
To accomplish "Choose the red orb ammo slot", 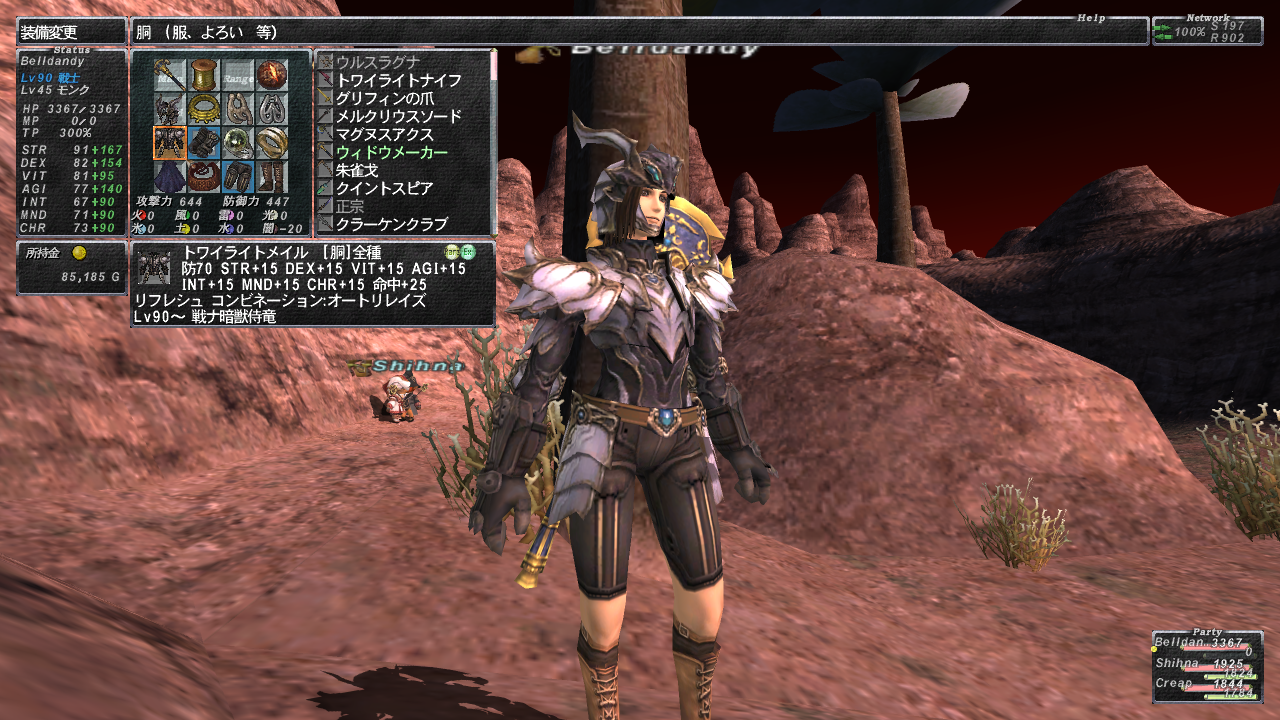I will 271,75.
